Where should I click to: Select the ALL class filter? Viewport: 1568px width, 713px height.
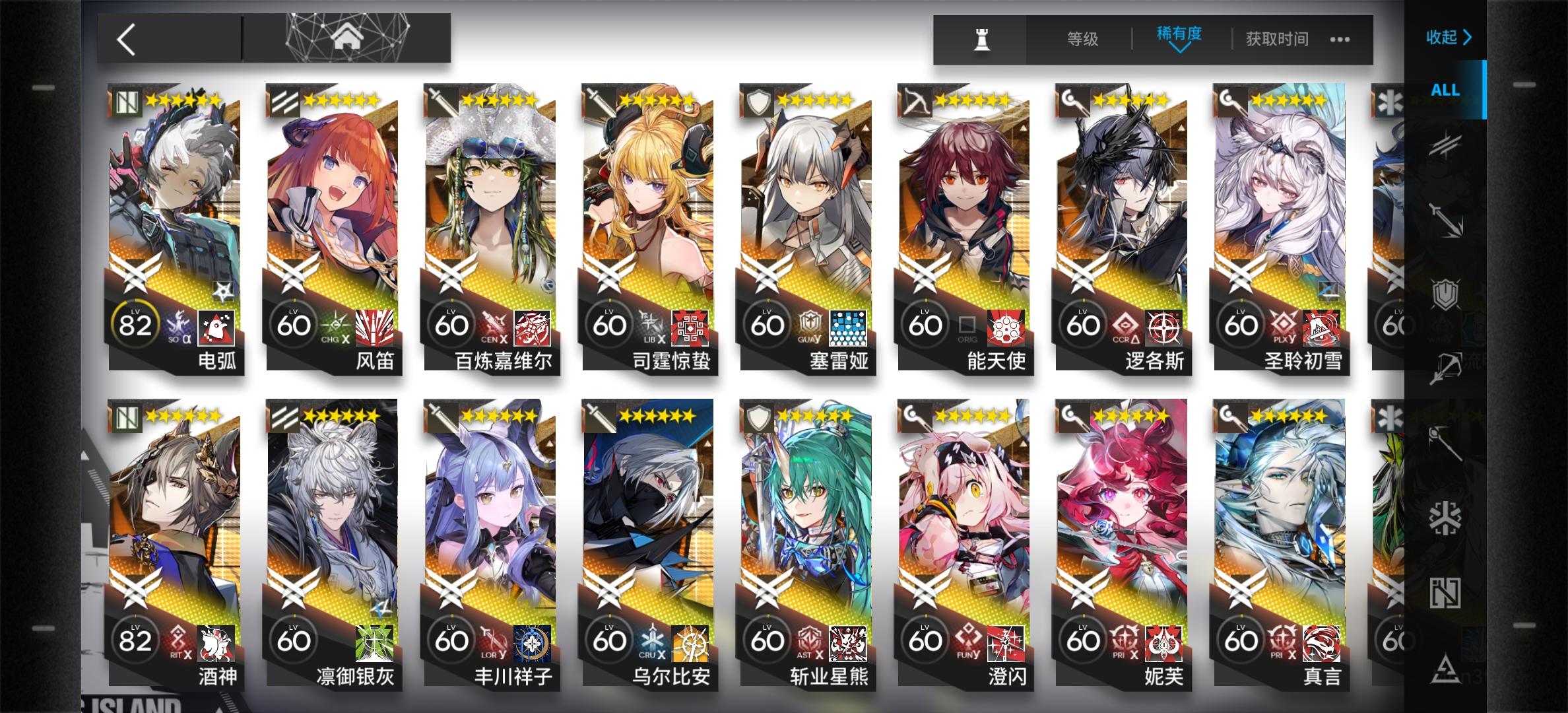click(1445, 90)
